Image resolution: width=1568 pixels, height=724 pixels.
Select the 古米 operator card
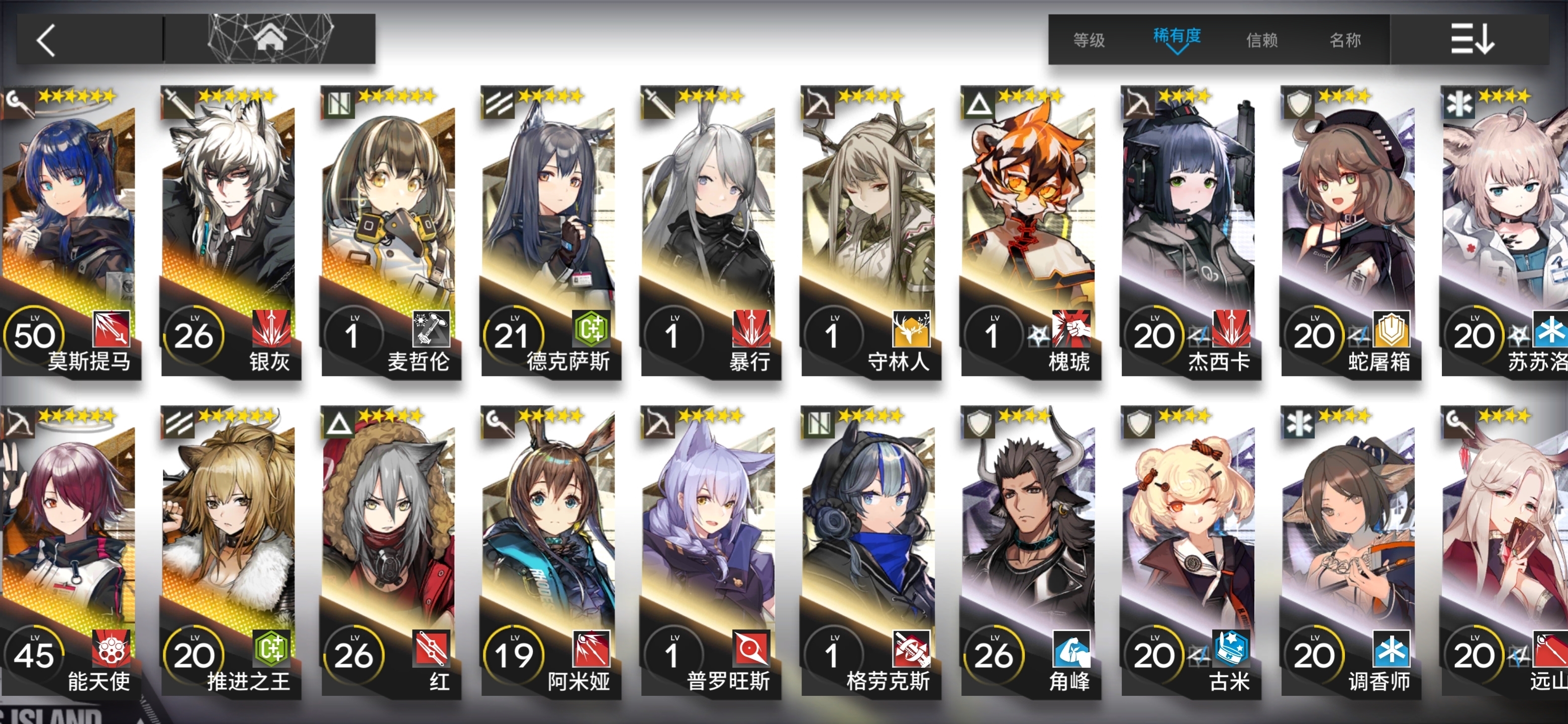point(1191,551)
